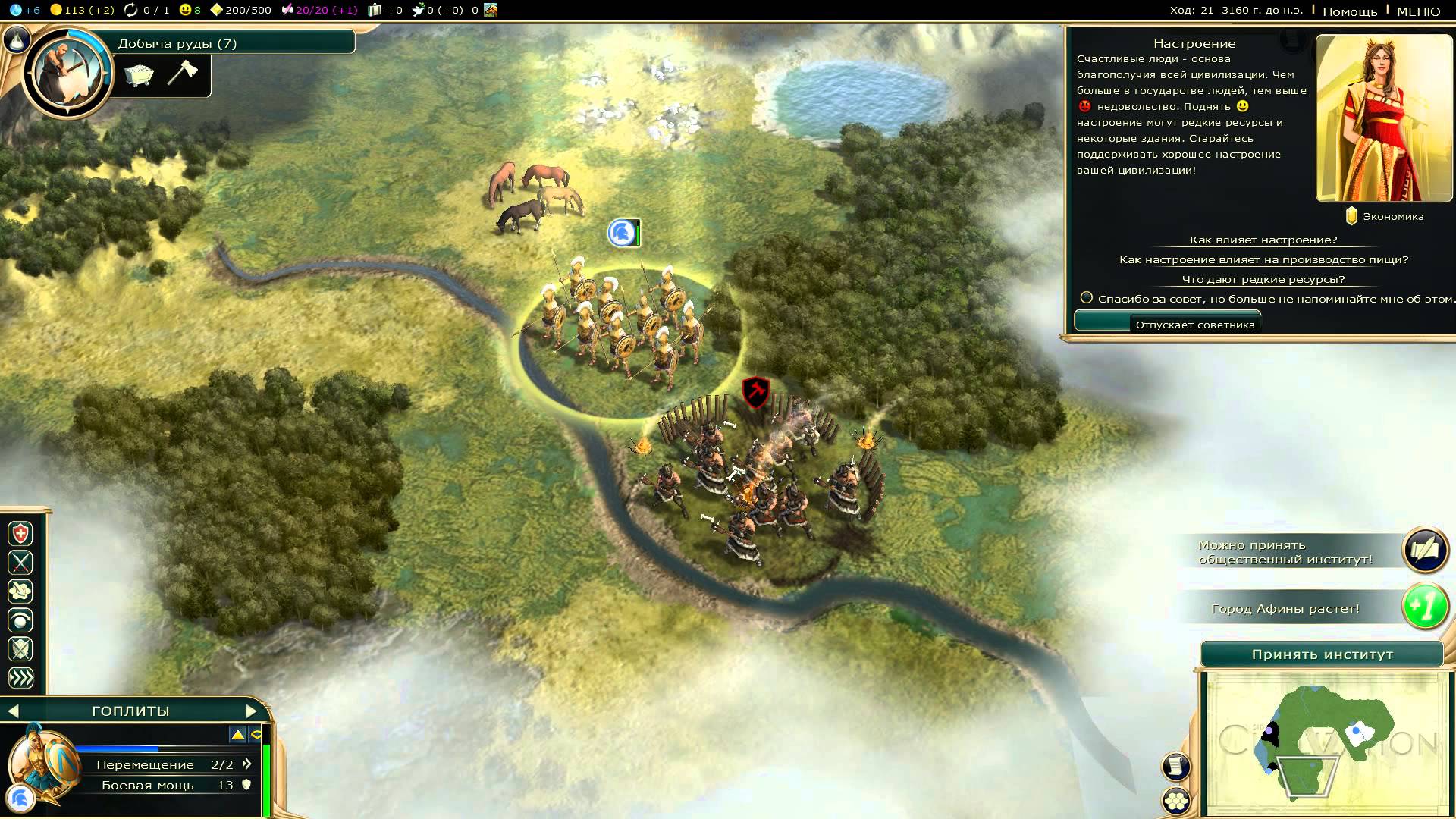Click the green +1 Афины growth notification
This screenshot has width=1456, height=819.
(x=1425, y=607)
